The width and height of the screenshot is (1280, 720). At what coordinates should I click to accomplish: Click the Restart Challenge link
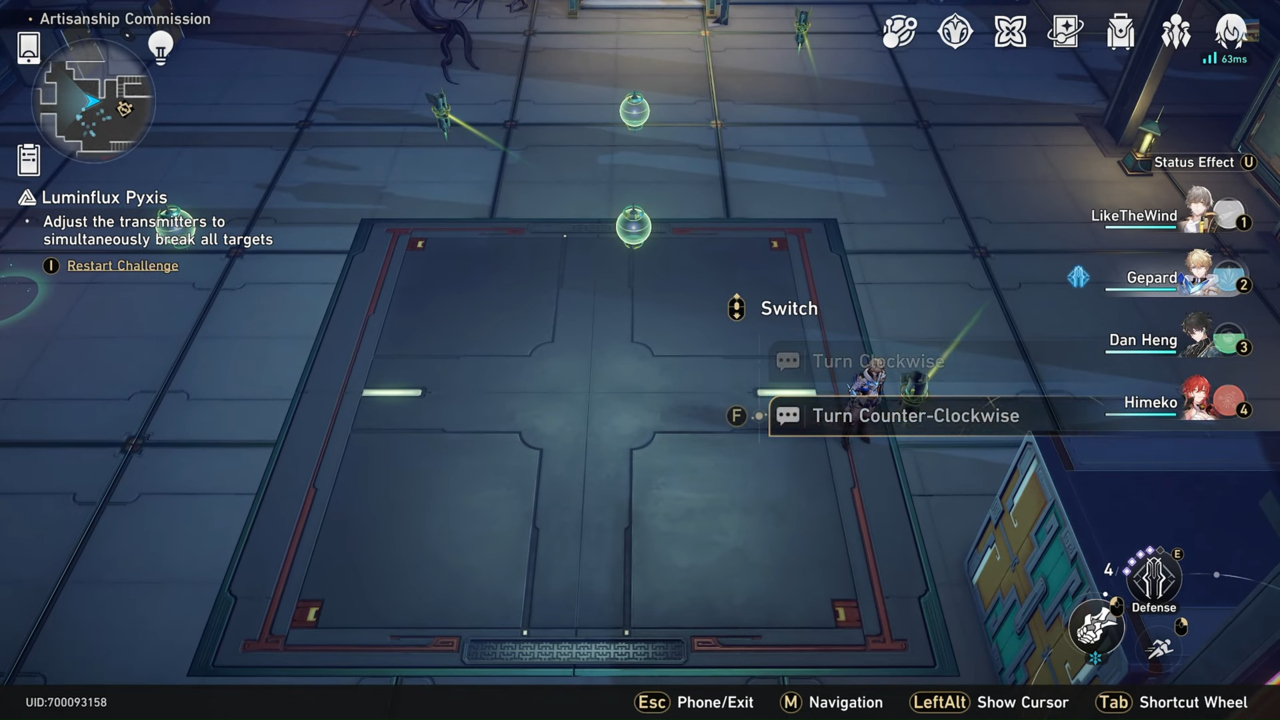pos(122,265)
